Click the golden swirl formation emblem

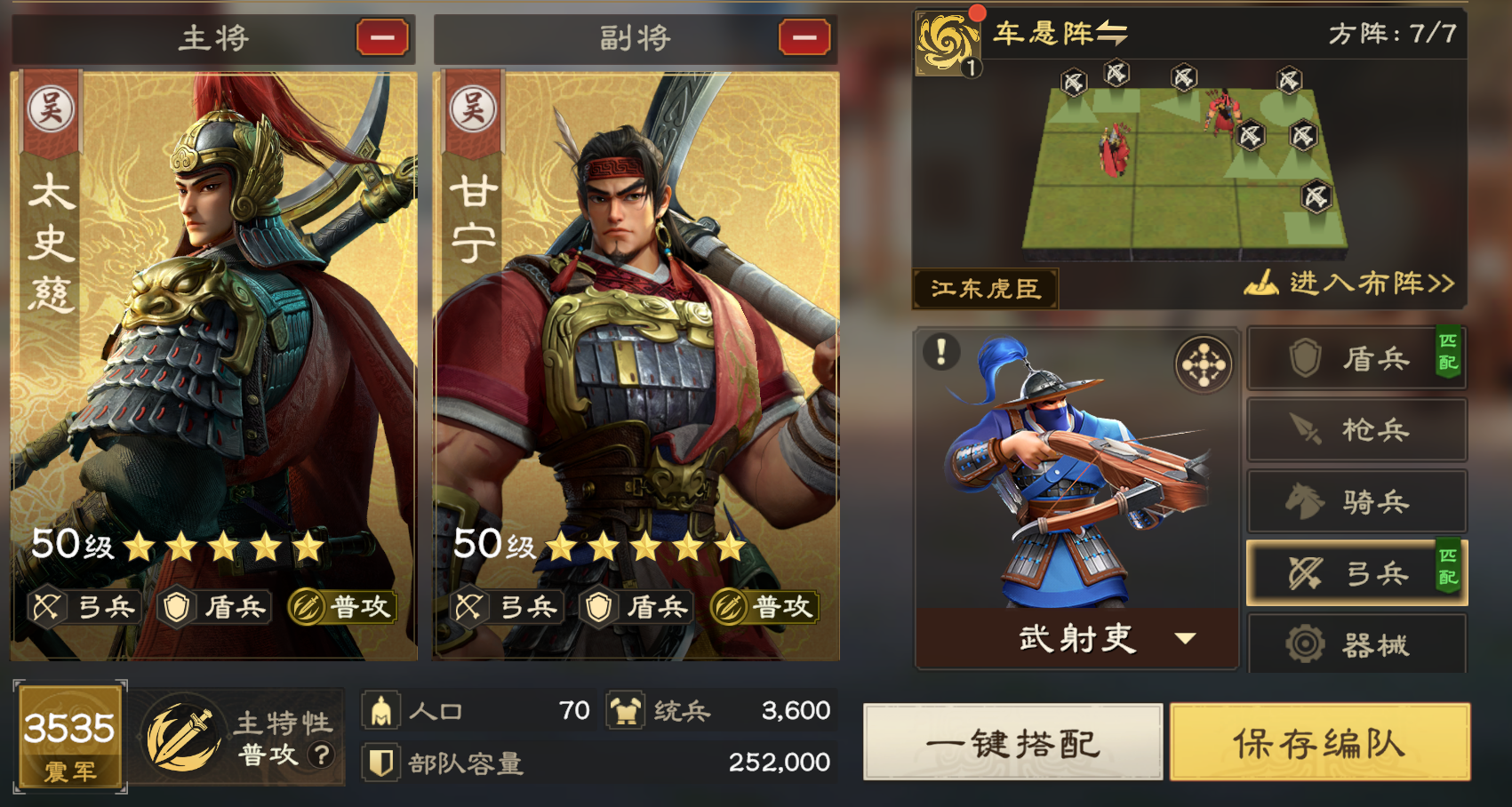pos(949,42)
